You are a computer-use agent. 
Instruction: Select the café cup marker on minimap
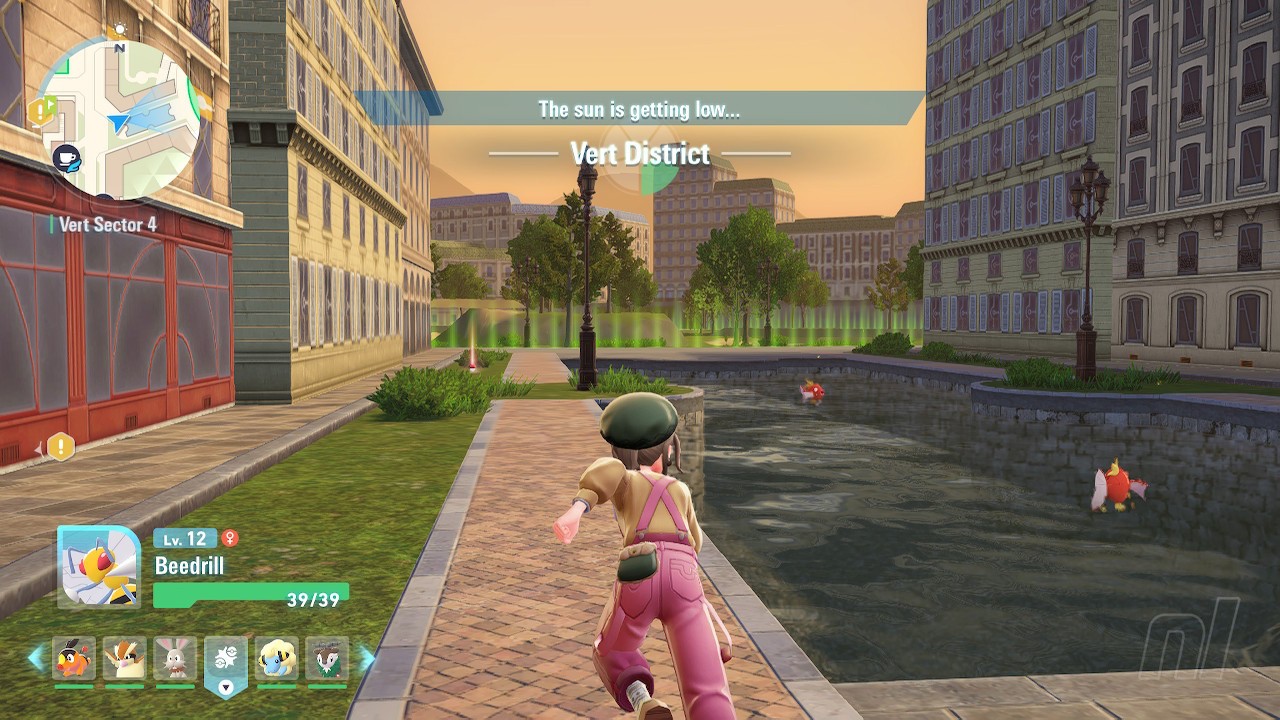67,157
